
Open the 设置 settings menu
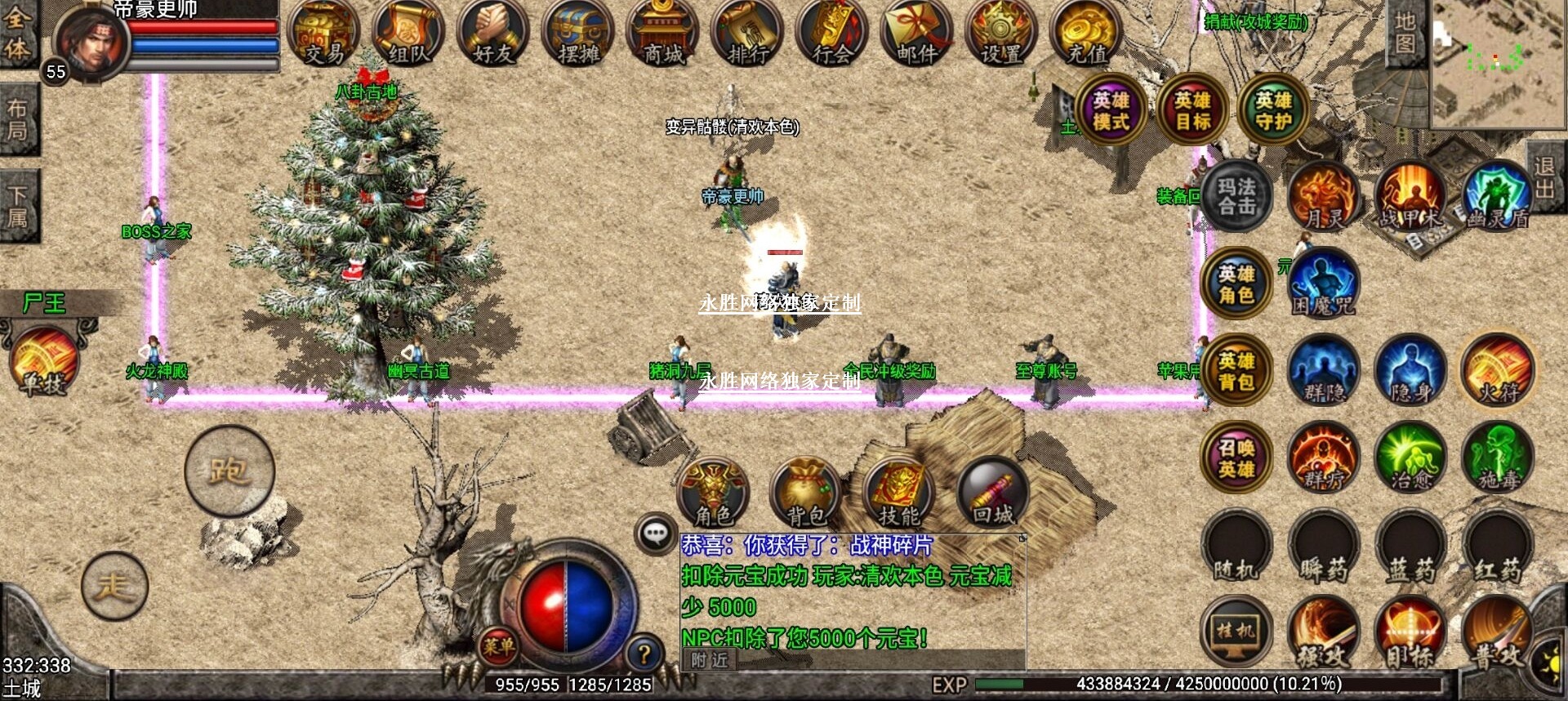tap(1001, 34)
